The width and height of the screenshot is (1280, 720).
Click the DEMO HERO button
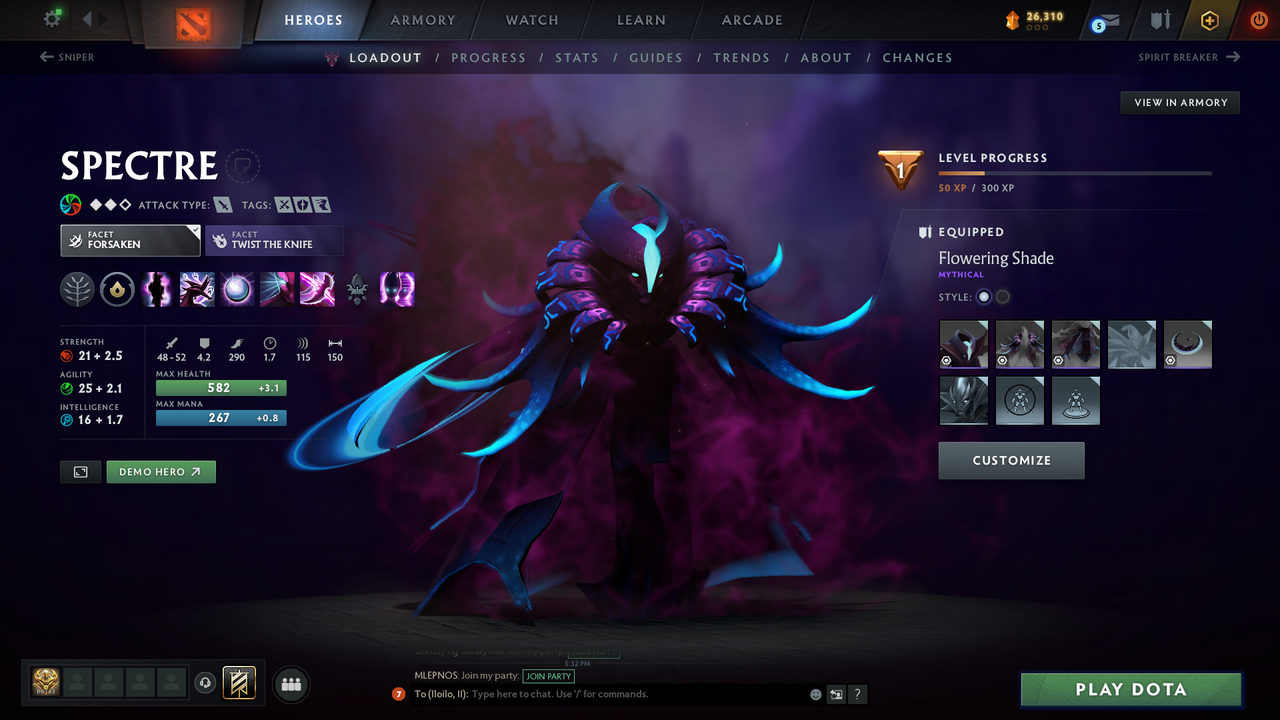pyautogui.click(x=160, y=471)
